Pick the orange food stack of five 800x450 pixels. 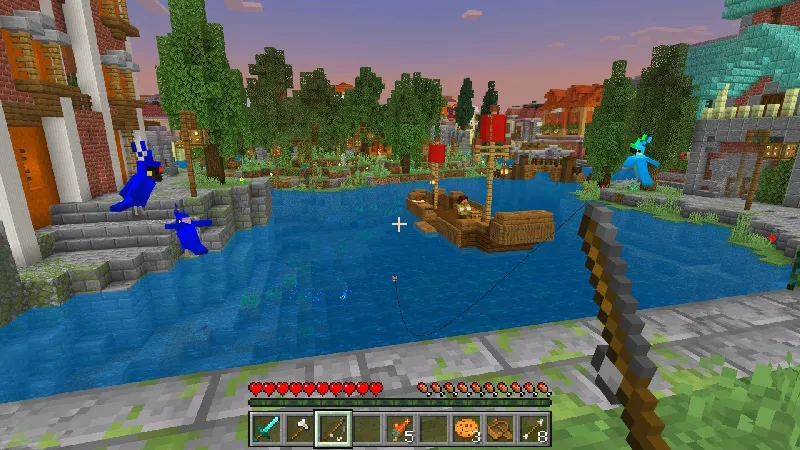(400, 429)
